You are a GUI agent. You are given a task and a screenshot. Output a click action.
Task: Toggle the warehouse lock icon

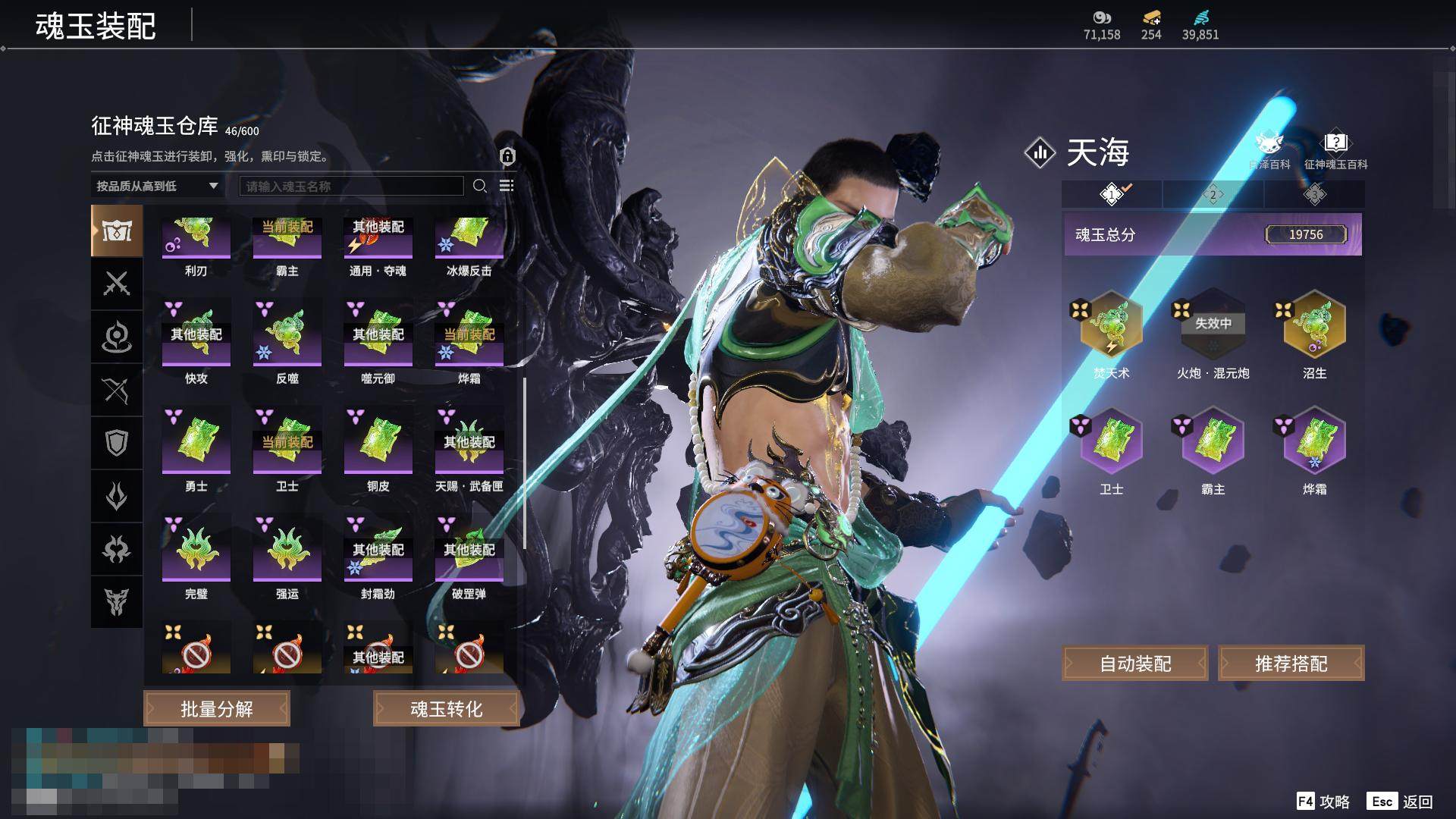coord(507,156)
